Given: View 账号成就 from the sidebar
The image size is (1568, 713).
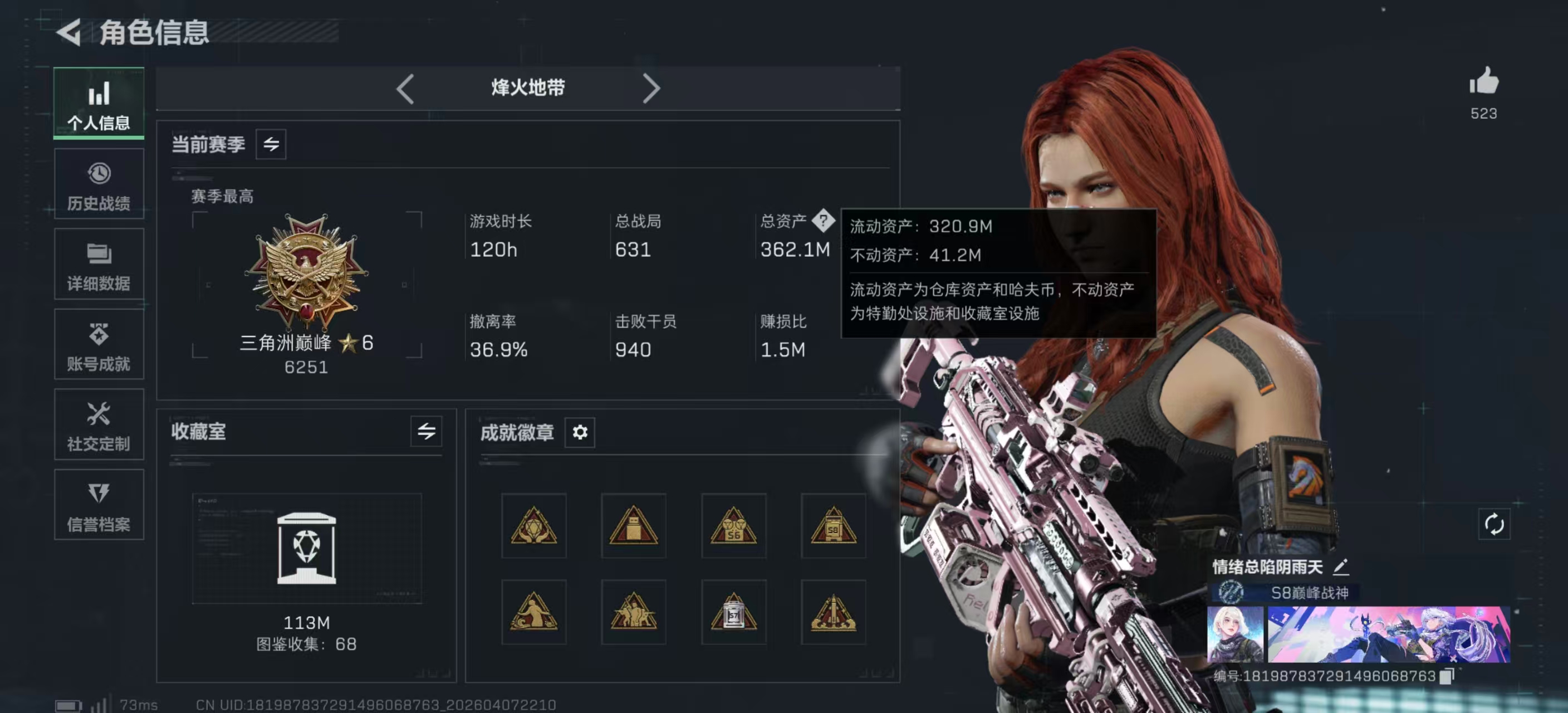Looking at the screenshot, I should click(99, 345).
